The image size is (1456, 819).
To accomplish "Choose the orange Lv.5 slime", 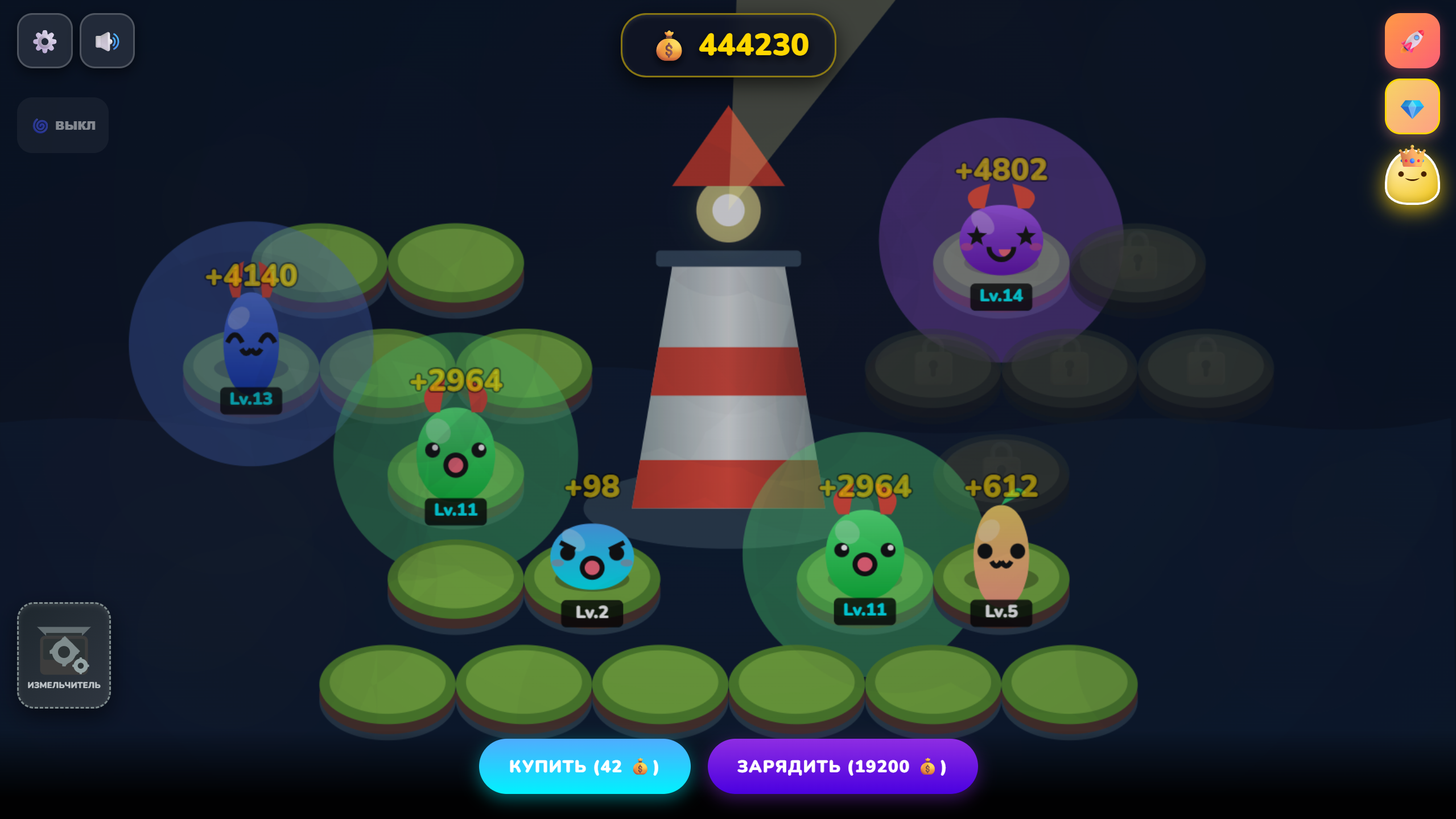I will coord(1001,552).
